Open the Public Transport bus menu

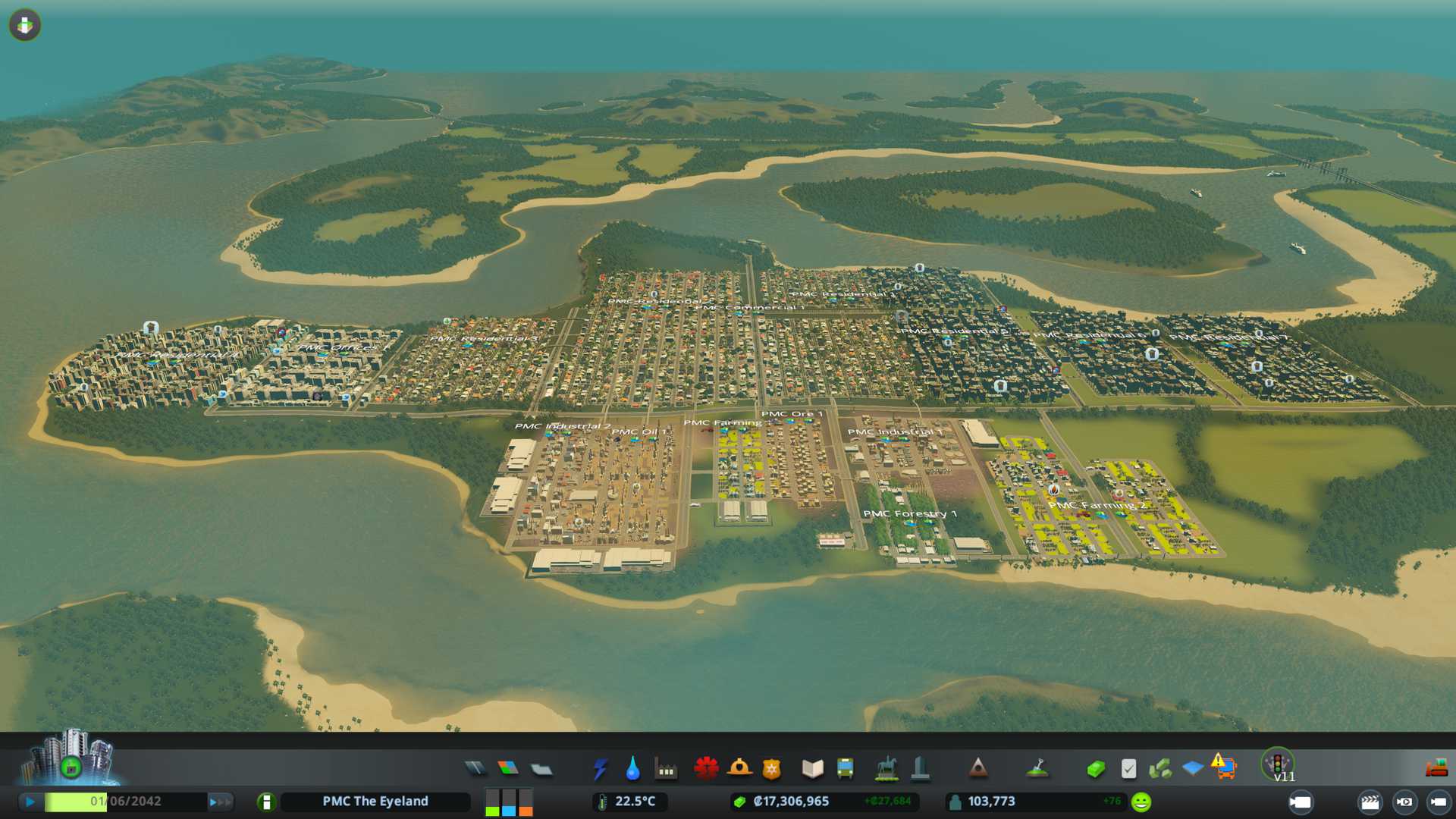click(x=845, y=769)
